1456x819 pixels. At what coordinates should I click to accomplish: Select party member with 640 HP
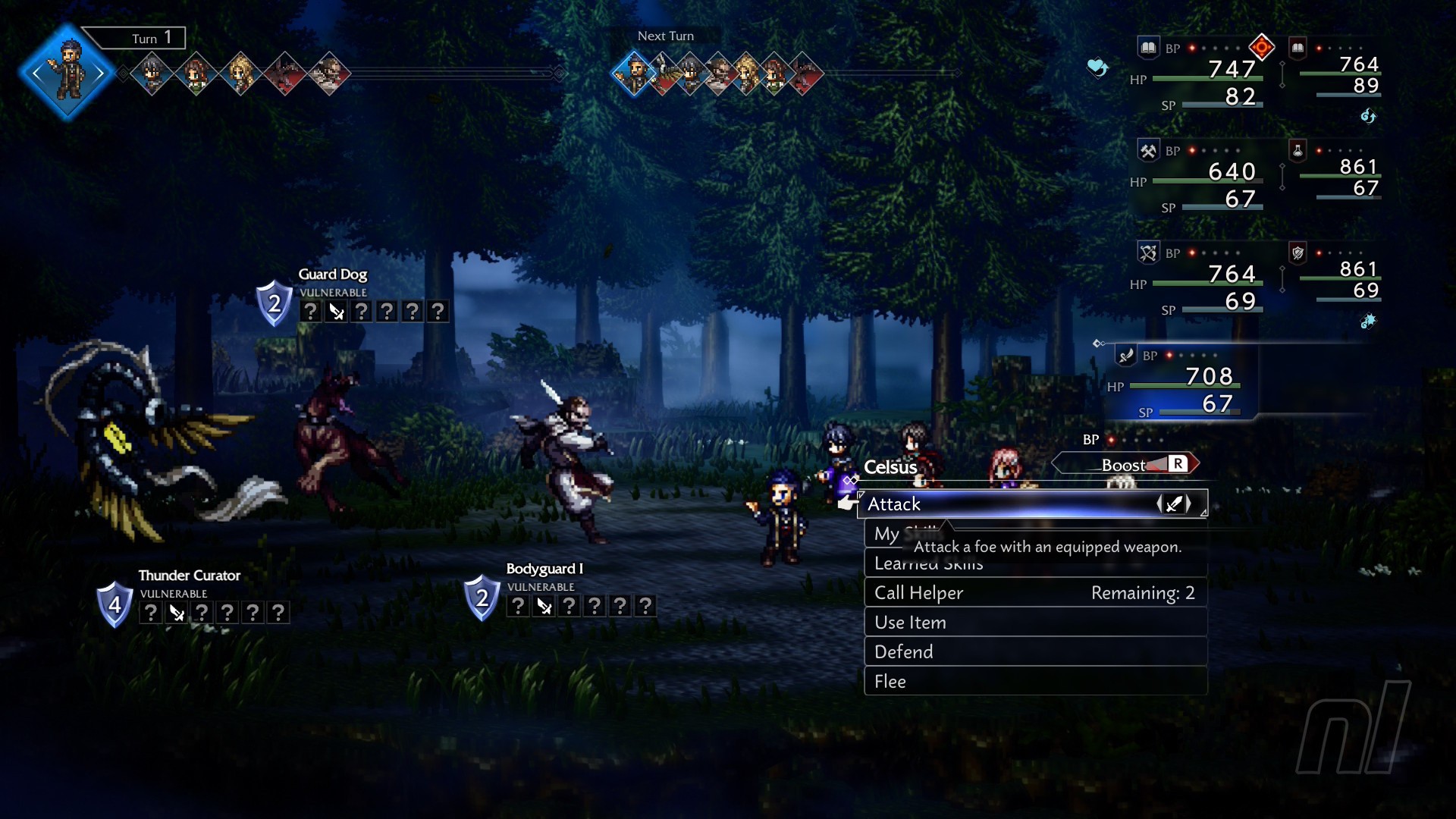click(1198, 178)
